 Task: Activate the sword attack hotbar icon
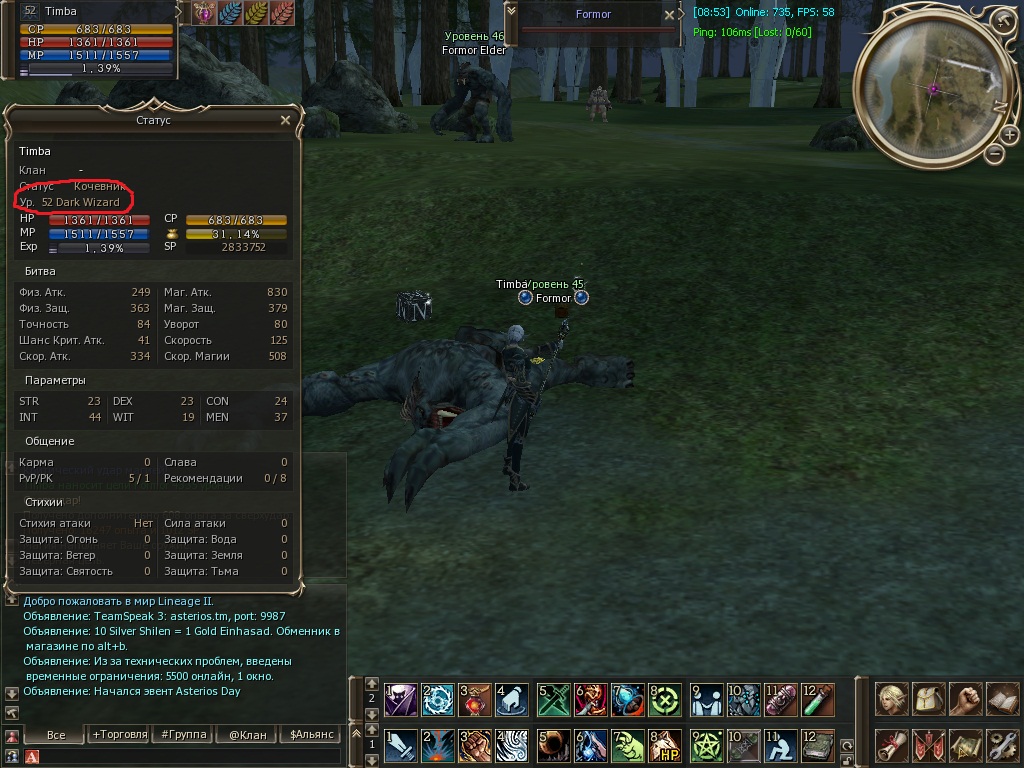[401, 745]
